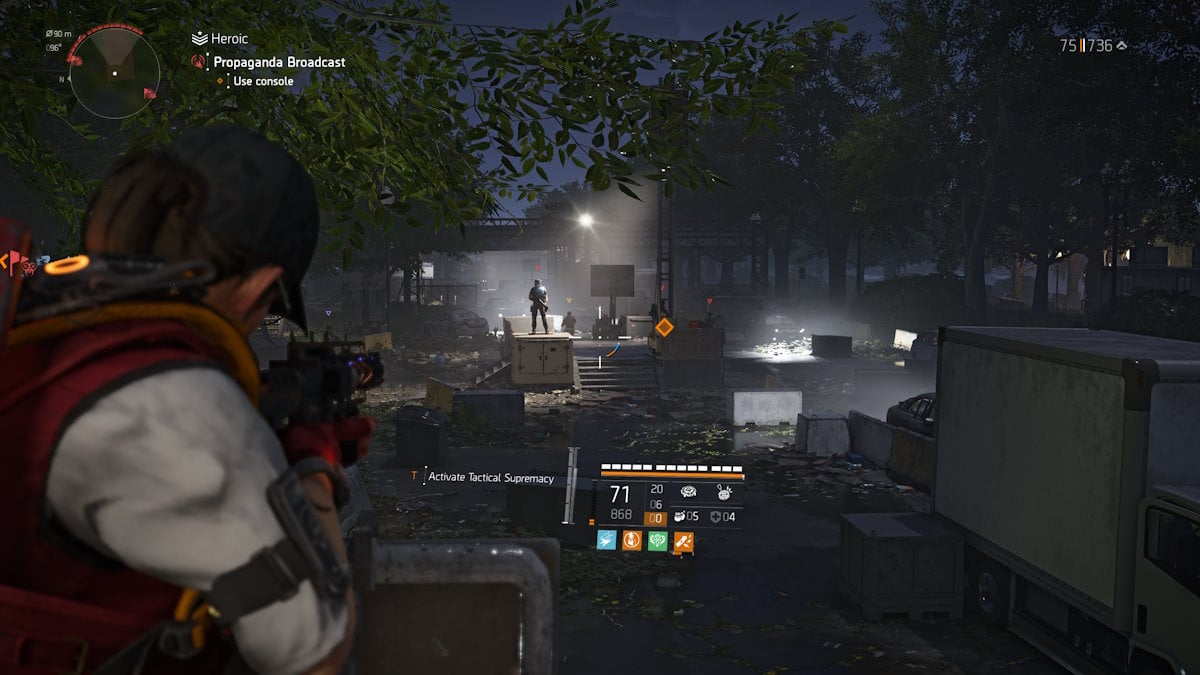Click the Use console objective line

click(x=263, y=81)
